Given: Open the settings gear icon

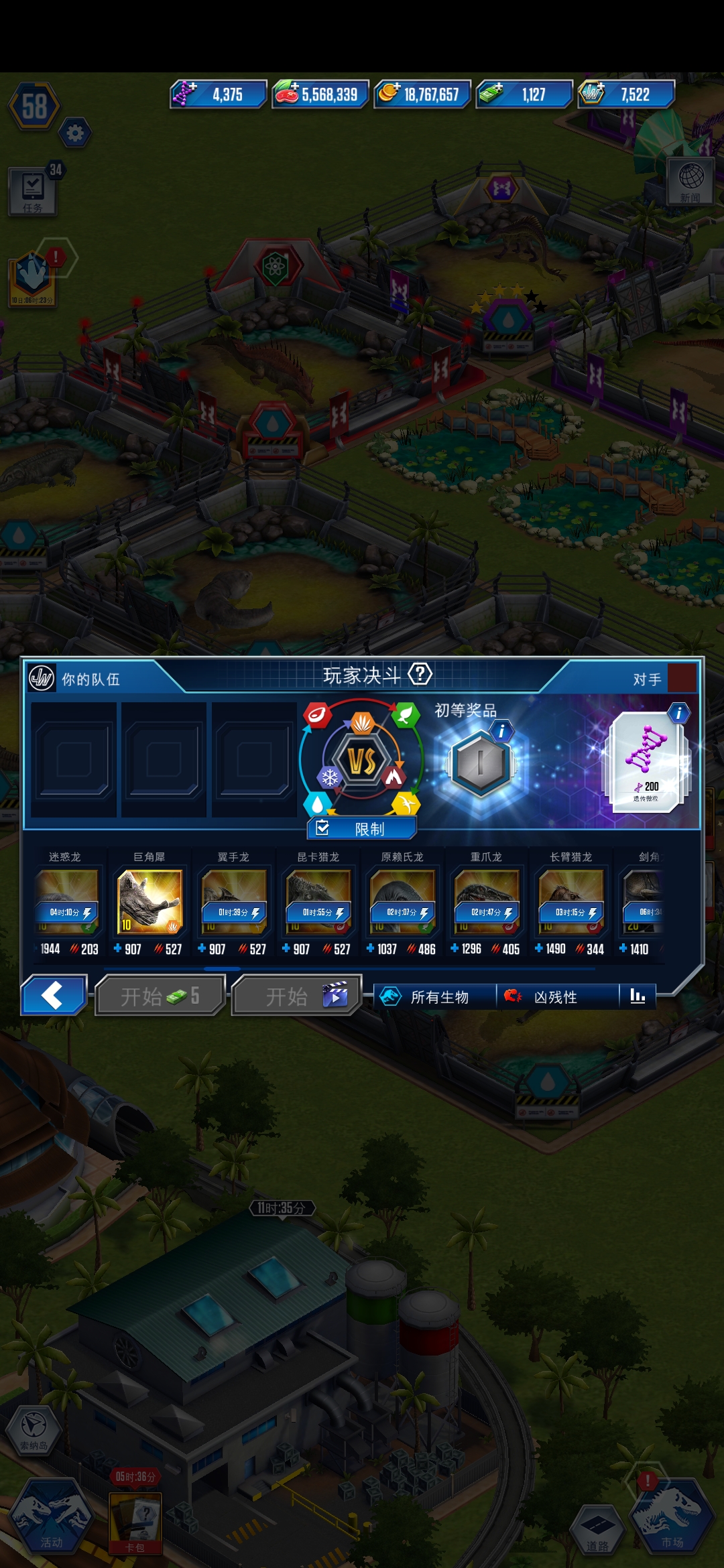Looking at the screenshot, I should tap(75, 133).
